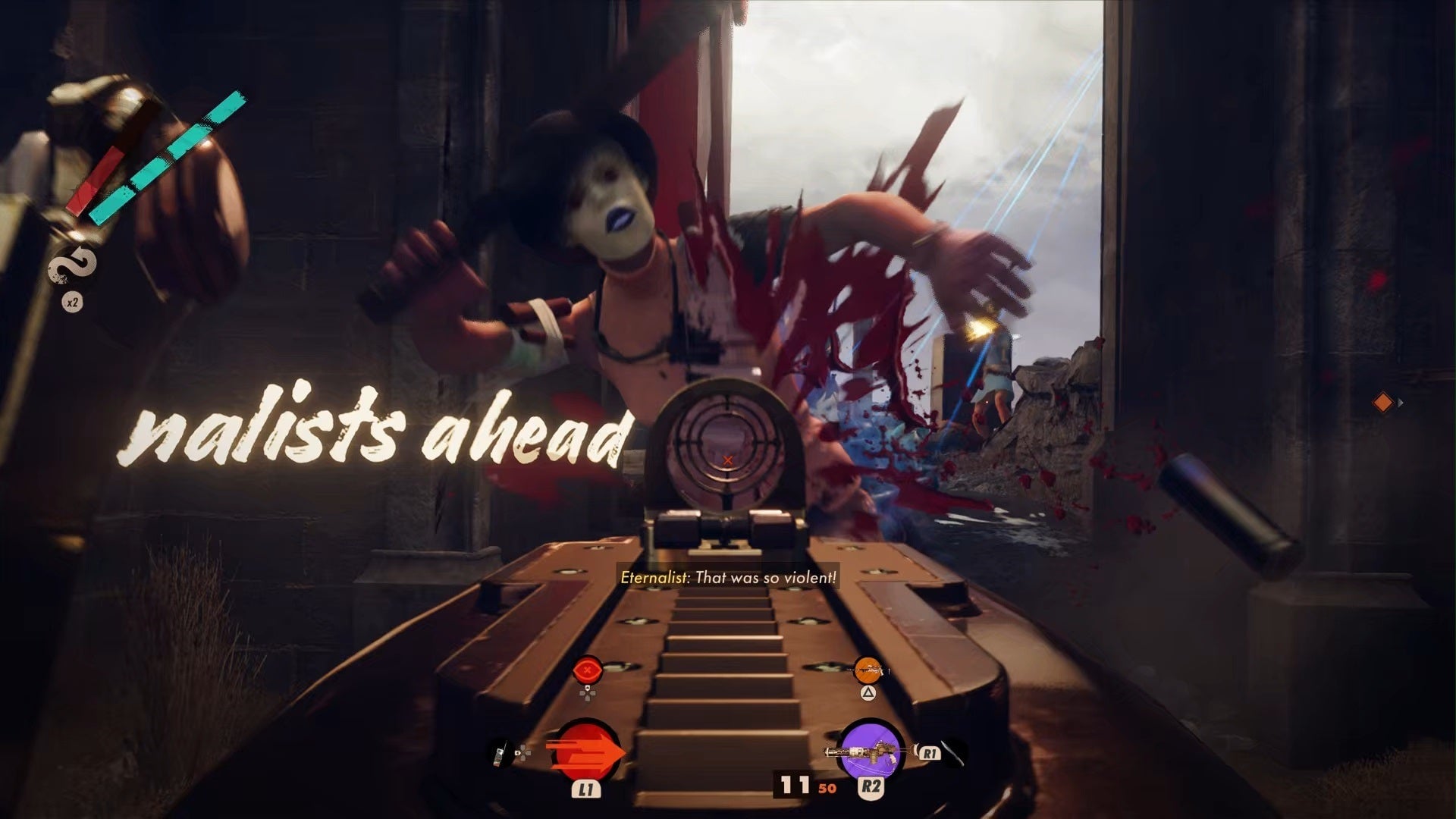Screen dimensions: 1456x819
Task: Click the Eternalist subtitle text line
Action: 726,576
